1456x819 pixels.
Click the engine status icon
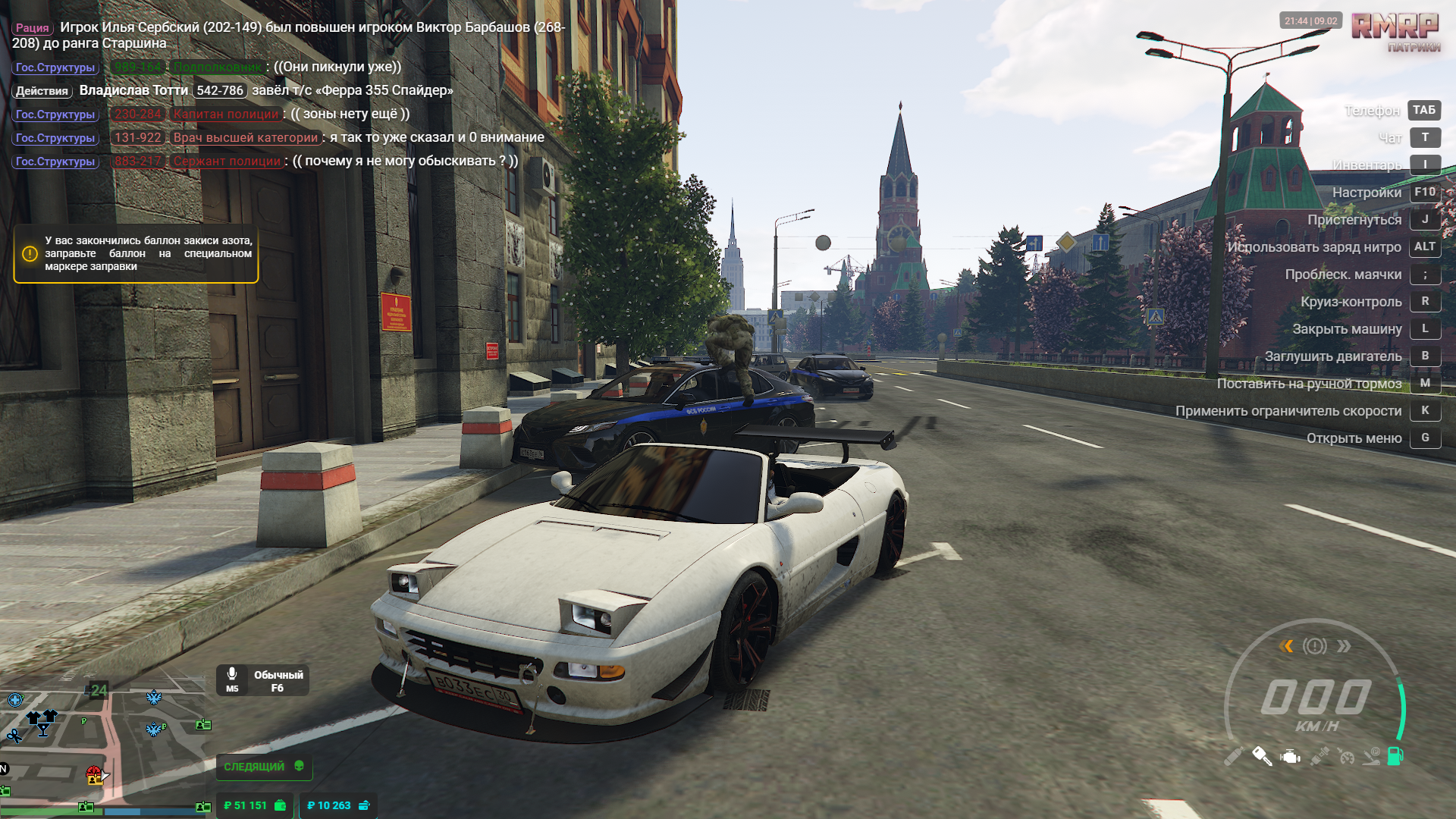pyautogui.click(x=1290, y=756)
